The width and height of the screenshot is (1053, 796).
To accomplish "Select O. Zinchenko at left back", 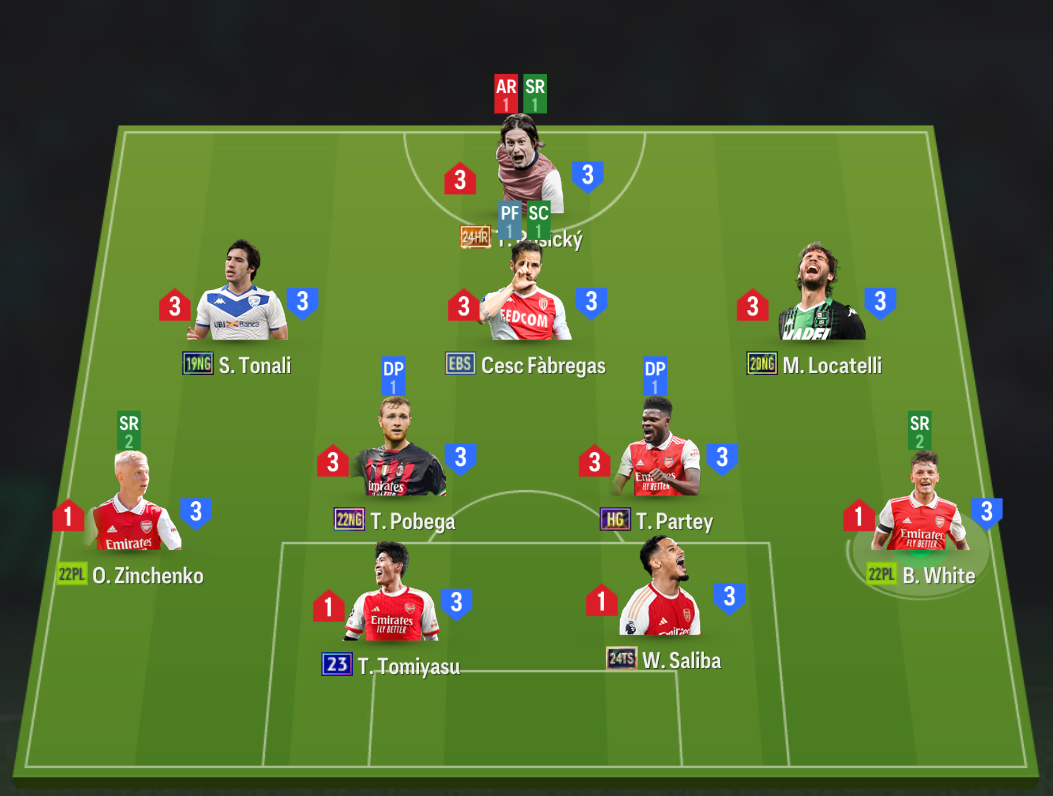I will [x=135, y=508].
